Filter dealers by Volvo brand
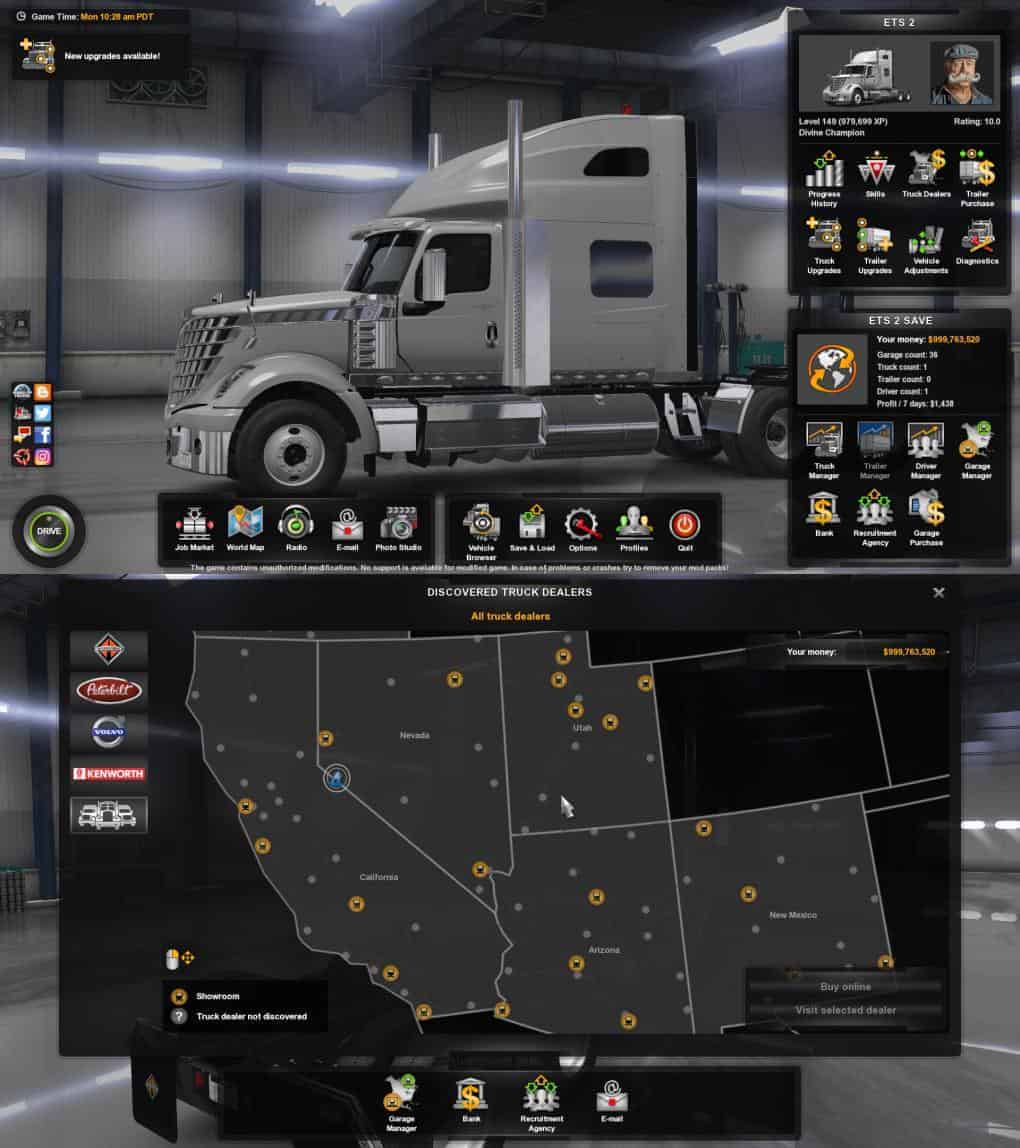The height and width of the screenshot is (1148, 1020). 109,732
